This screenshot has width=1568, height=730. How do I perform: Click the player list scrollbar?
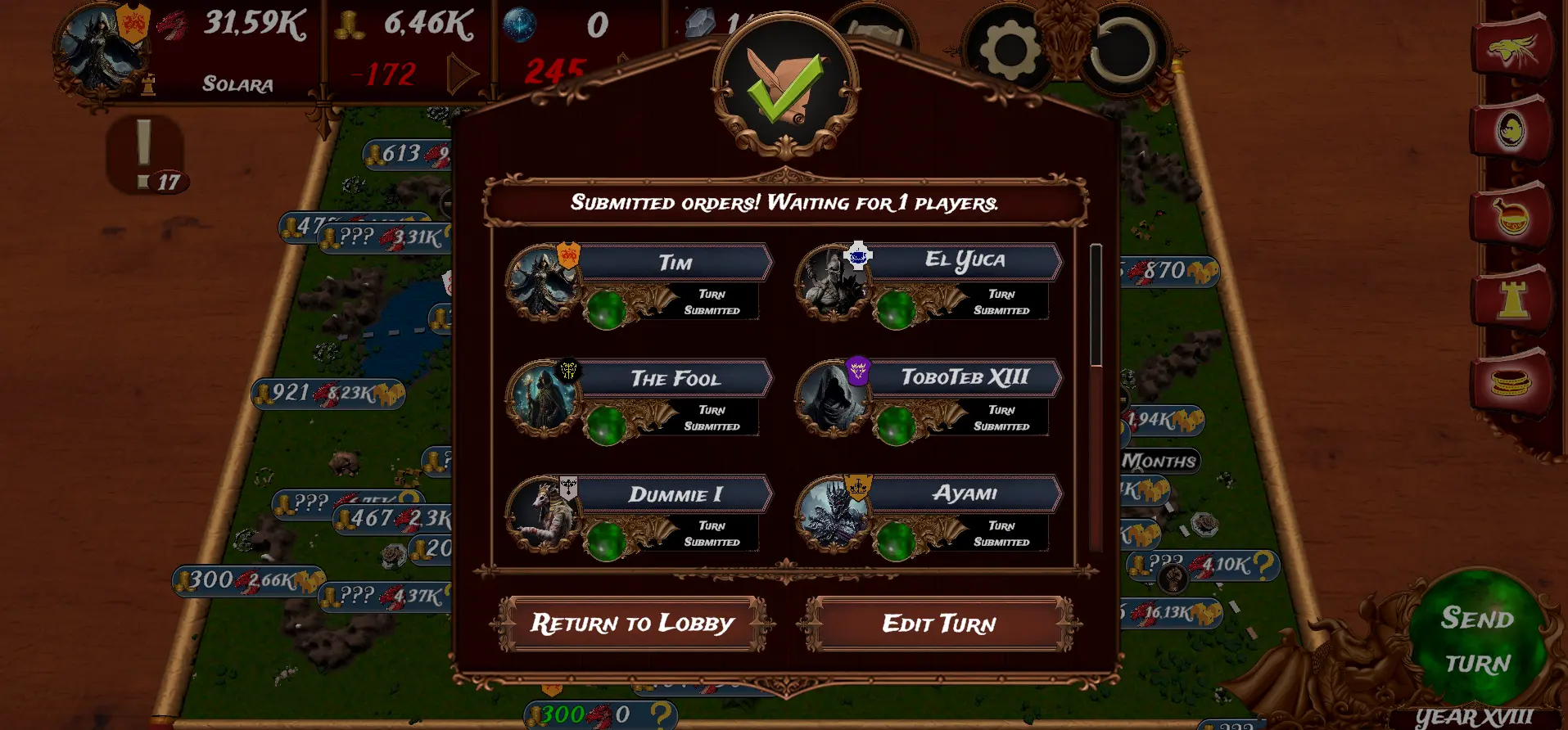click(x=1096, y=305)
